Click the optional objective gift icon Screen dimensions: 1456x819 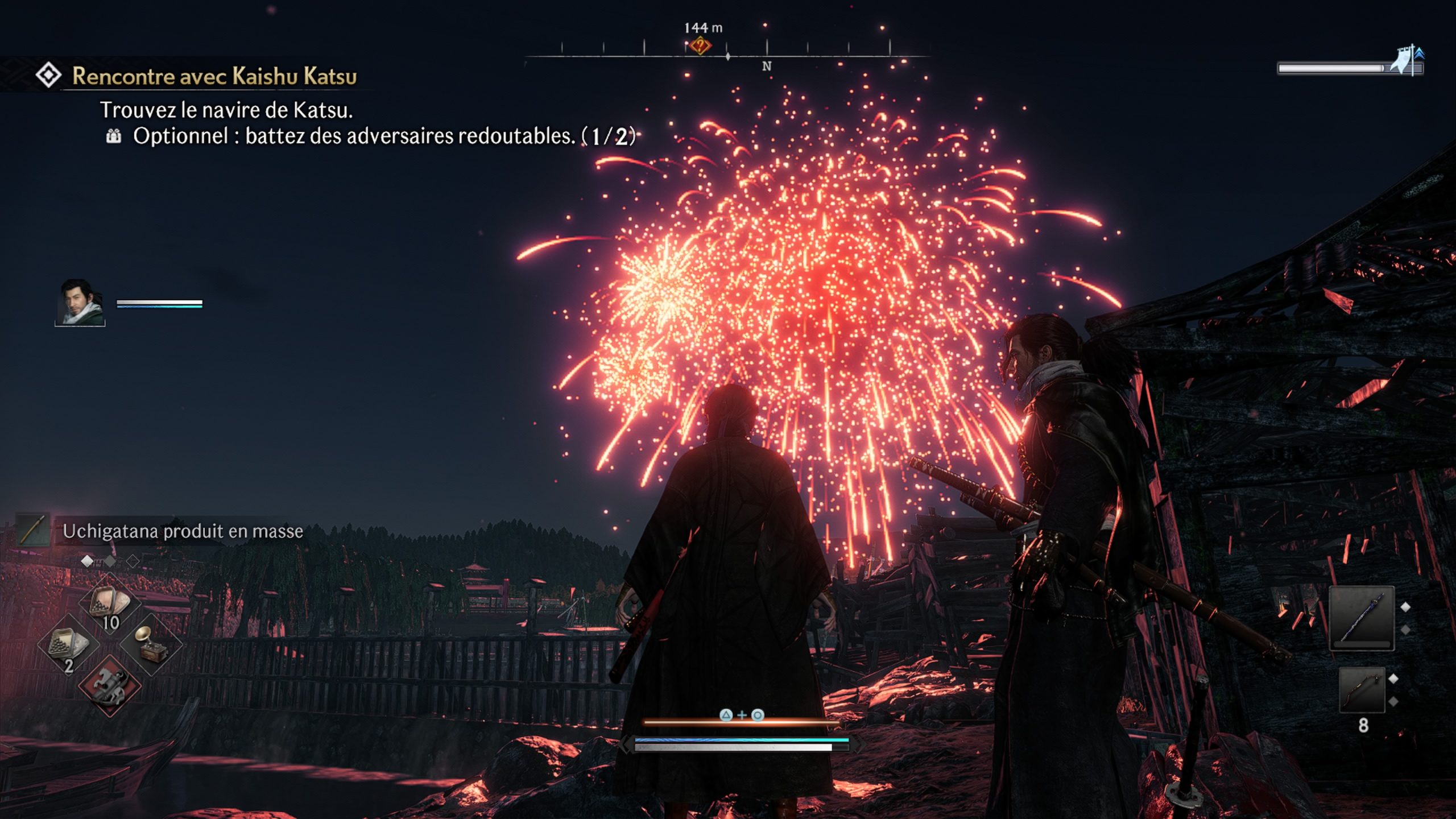pyautogui.click(x=114, y=136)
